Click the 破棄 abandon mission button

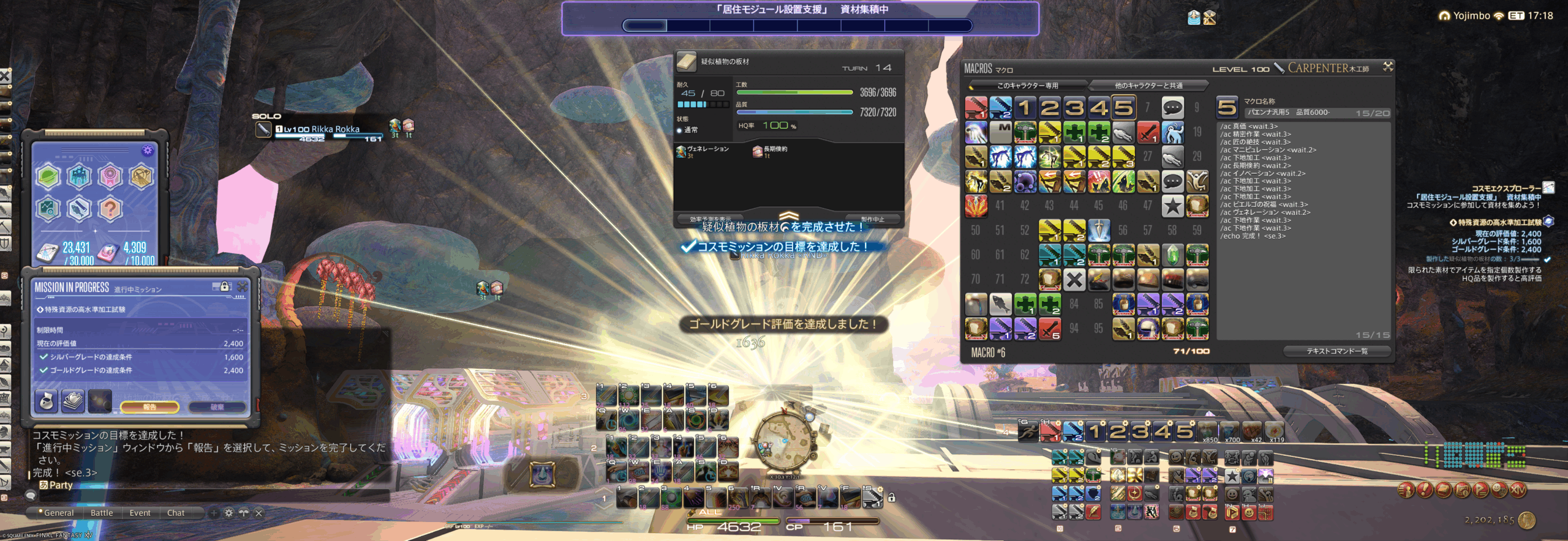(x=217, y=407)
